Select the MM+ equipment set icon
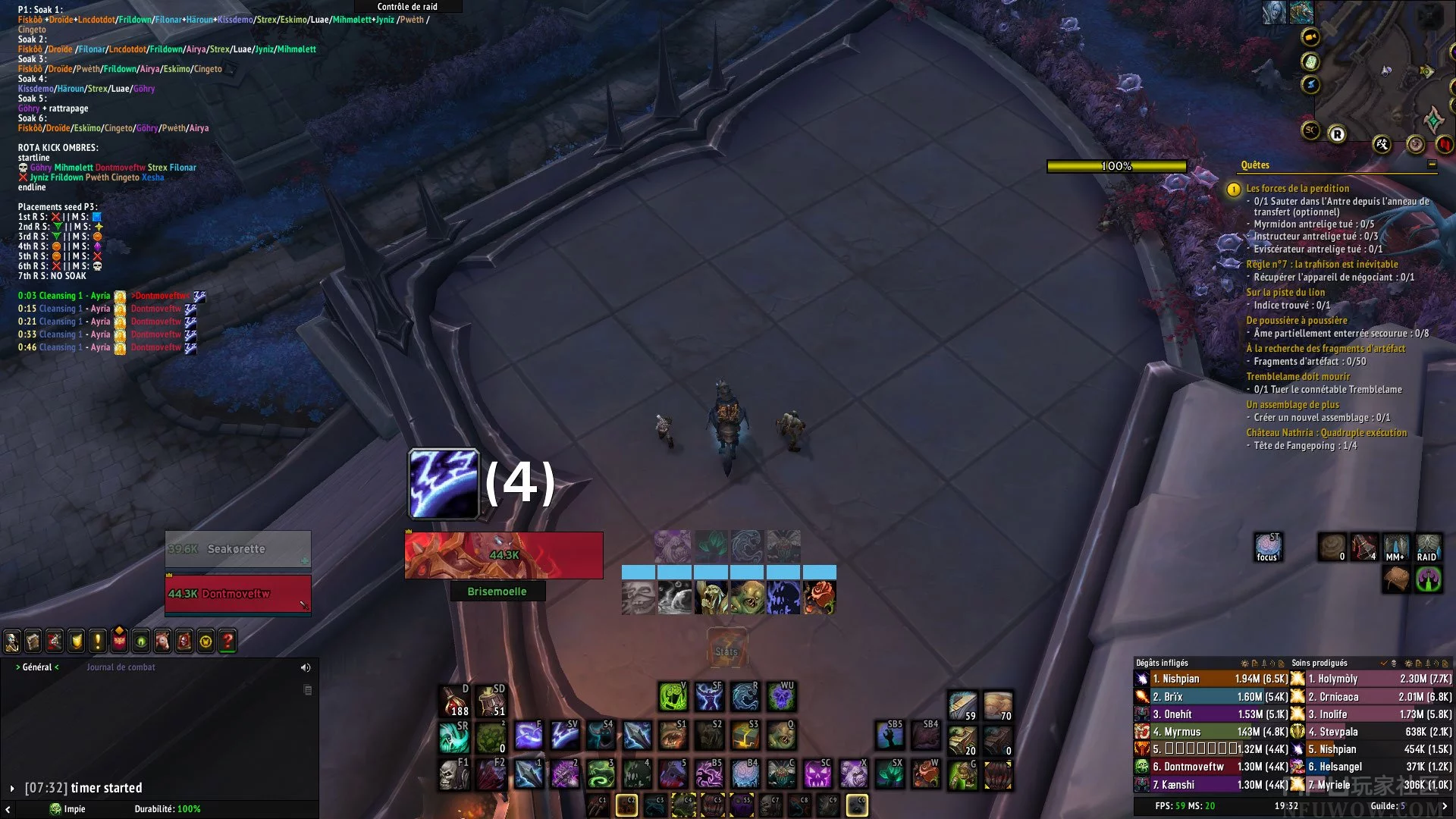The height and width of the screenshot is (819, 1456). coord(1395,547)
